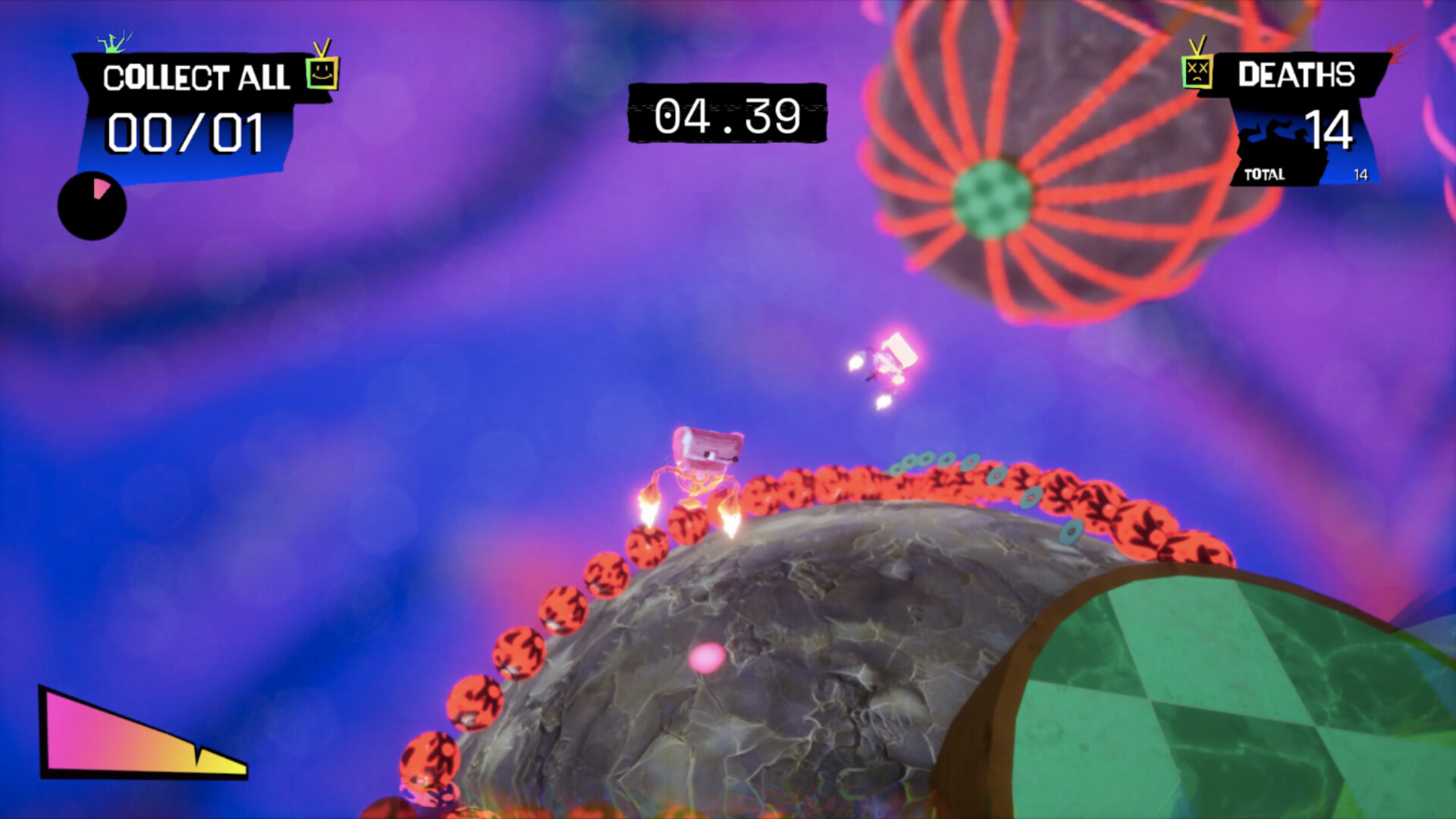The image size is (1456, 819).
Task: Click the green sprout doodle above the collect banner
Action: pyautogui.click(x=112, y=44)
